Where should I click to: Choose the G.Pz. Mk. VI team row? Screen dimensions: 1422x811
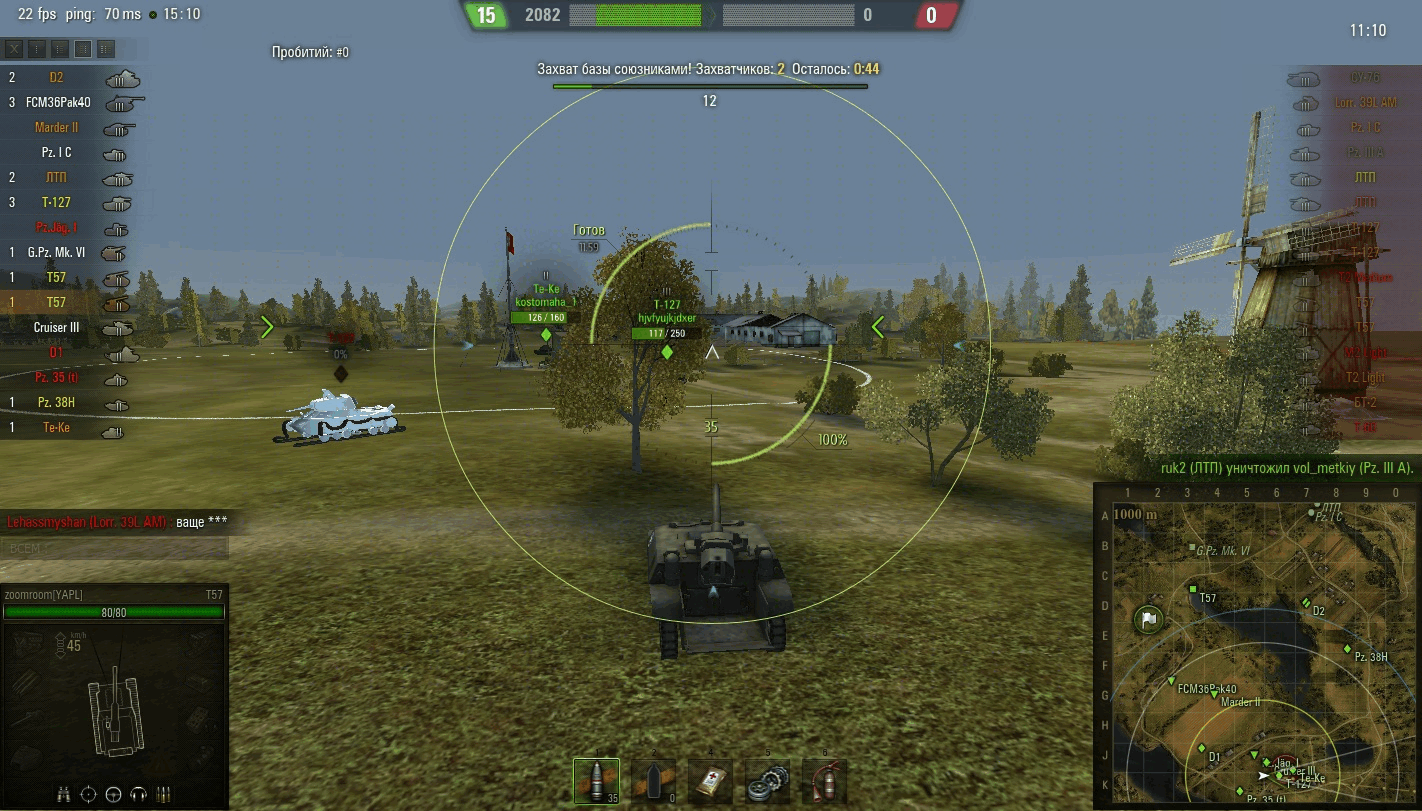[x=57, y=252]
